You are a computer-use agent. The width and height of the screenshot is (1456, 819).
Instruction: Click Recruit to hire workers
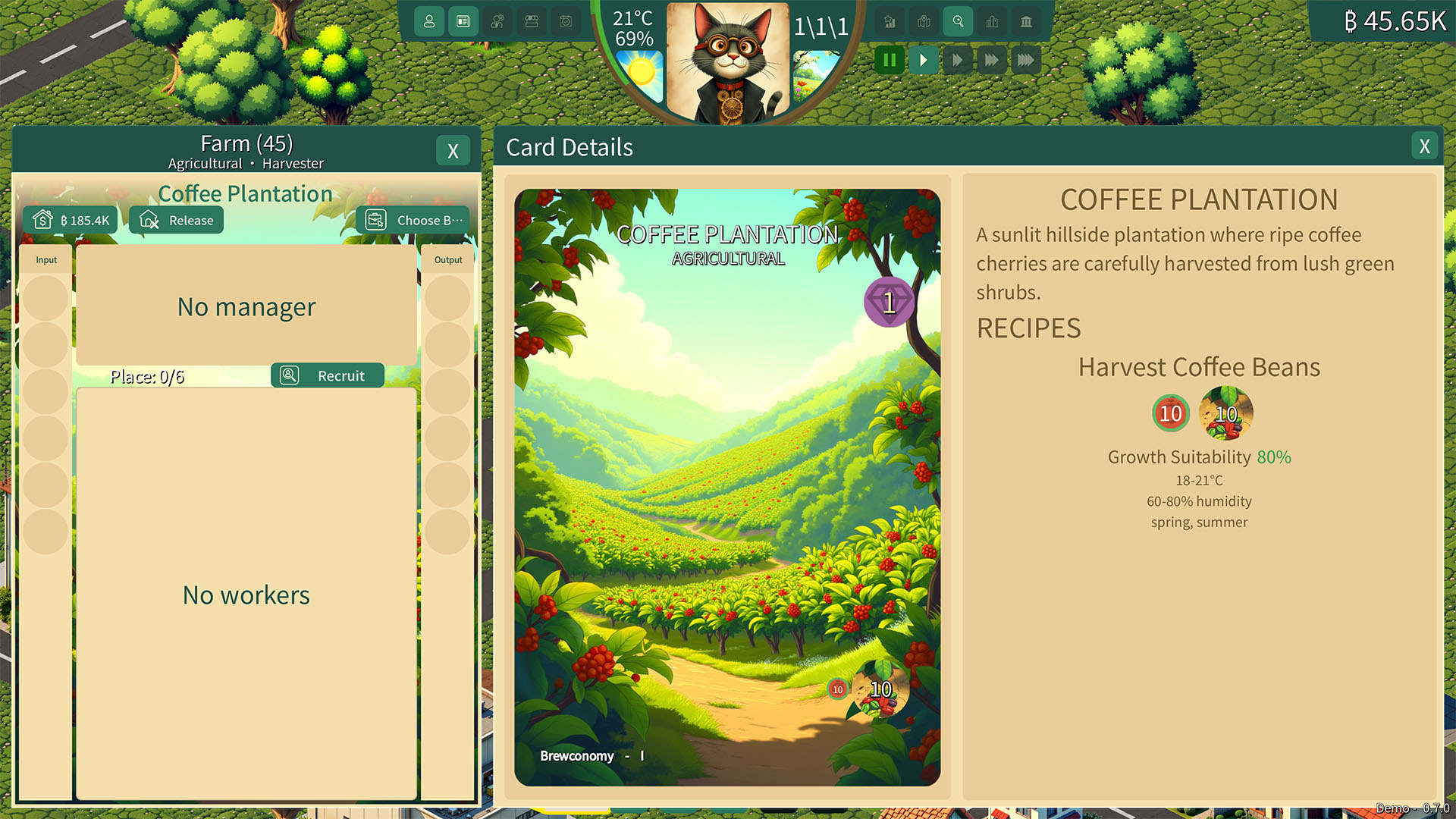coord(328,375)
